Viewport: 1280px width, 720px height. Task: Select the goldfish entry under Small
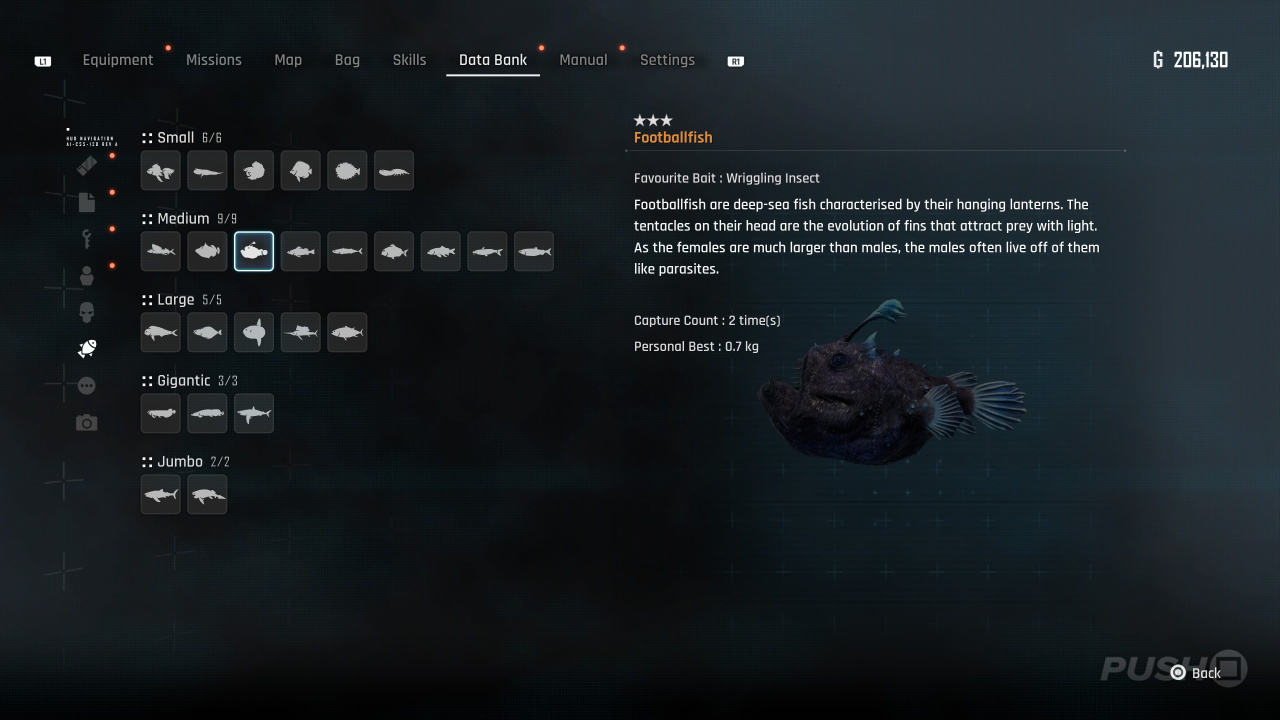coord(161,171)
